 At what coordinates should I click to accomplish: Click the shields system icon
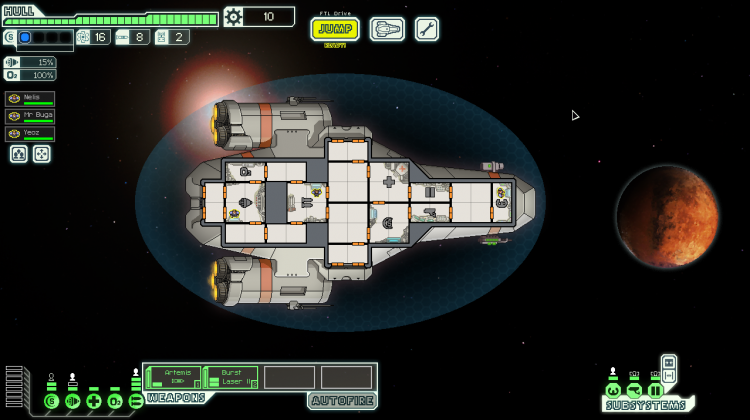tap(51, 401)
